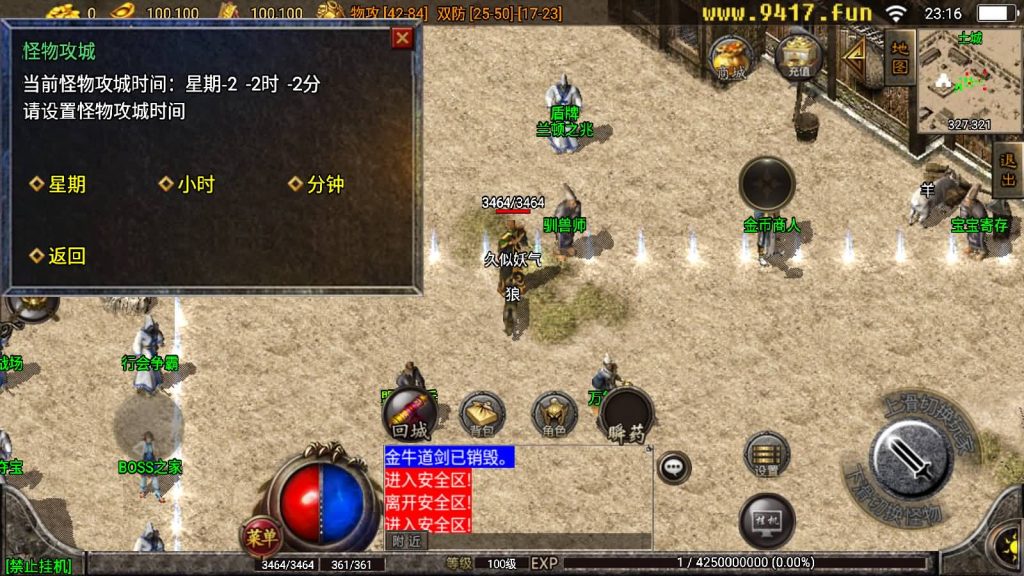Image resolution: width=1024 pixels, height=576 pixels.
Task: Use the 回城 return scroll
Action: pyautogui.click(x=410, y=414)
